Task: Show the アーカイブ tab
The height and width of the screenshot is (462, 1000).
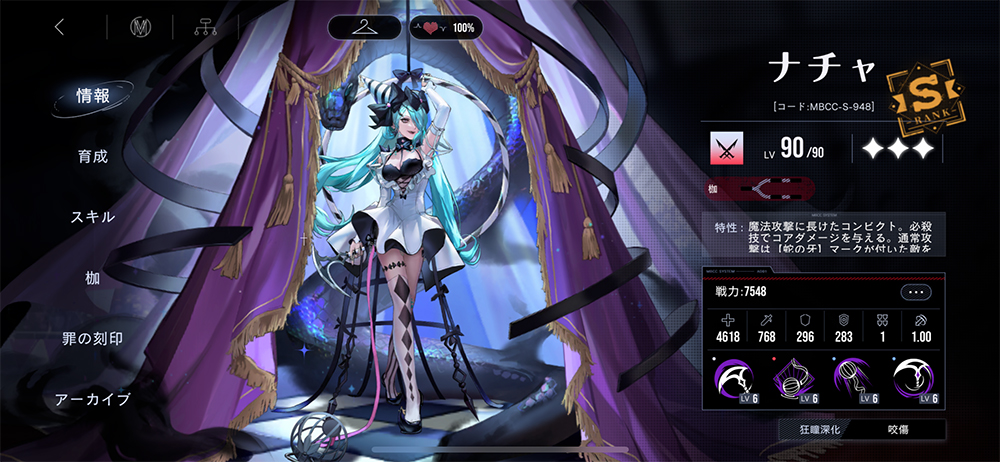Action: pyautogui.click(x=93, y=400)
